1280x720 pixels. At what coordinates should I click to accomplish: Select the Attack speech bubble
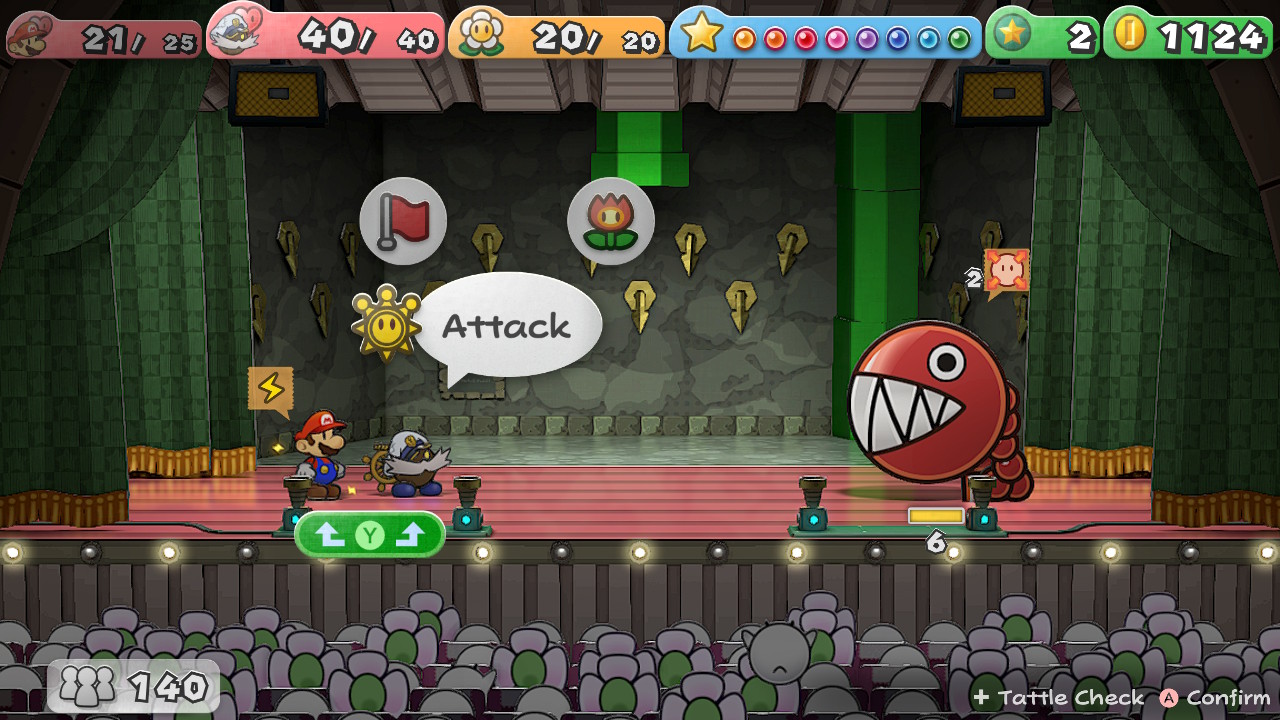tap(507, 326)
